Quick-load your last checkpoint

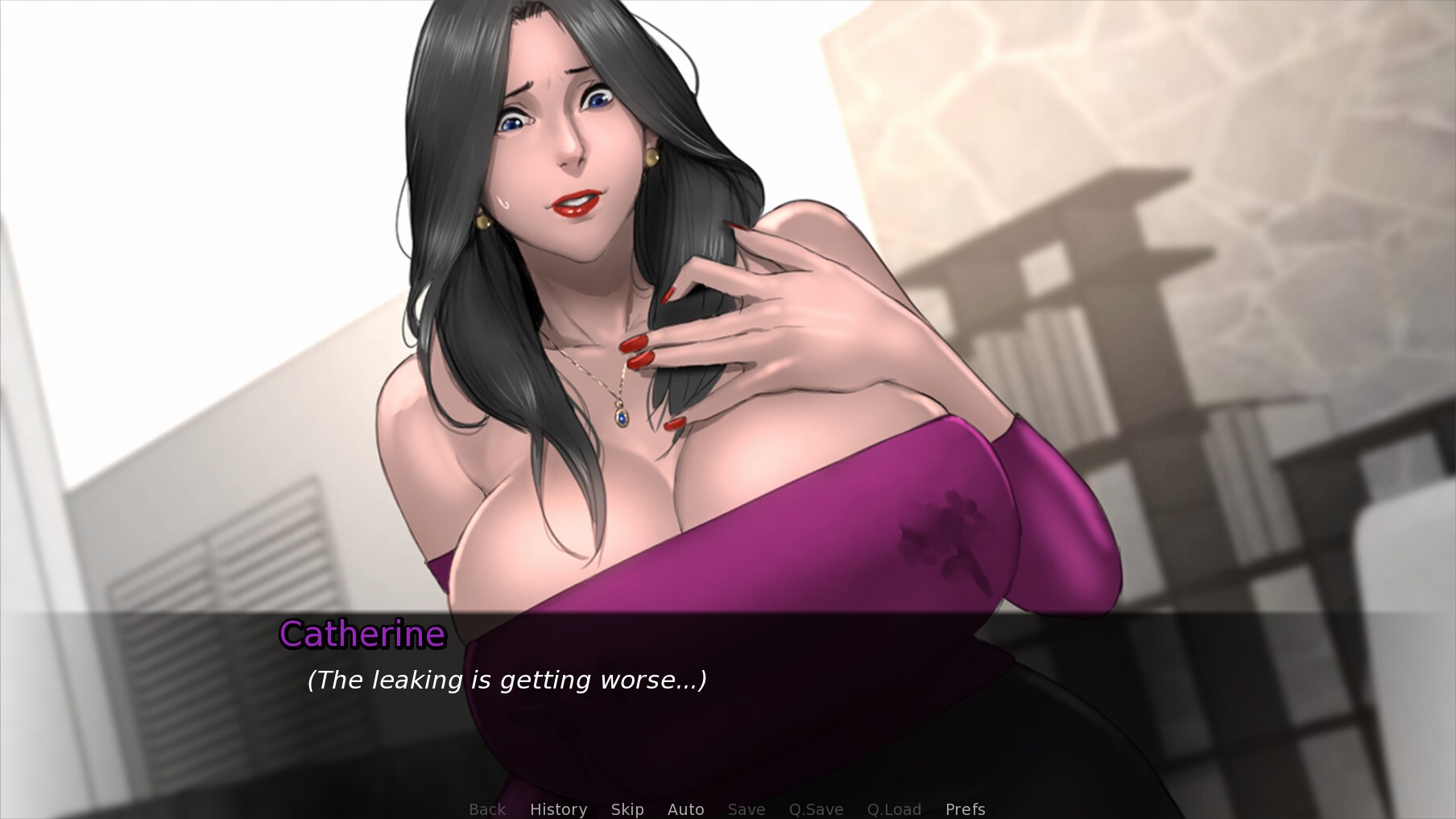[x=894, y=809]
